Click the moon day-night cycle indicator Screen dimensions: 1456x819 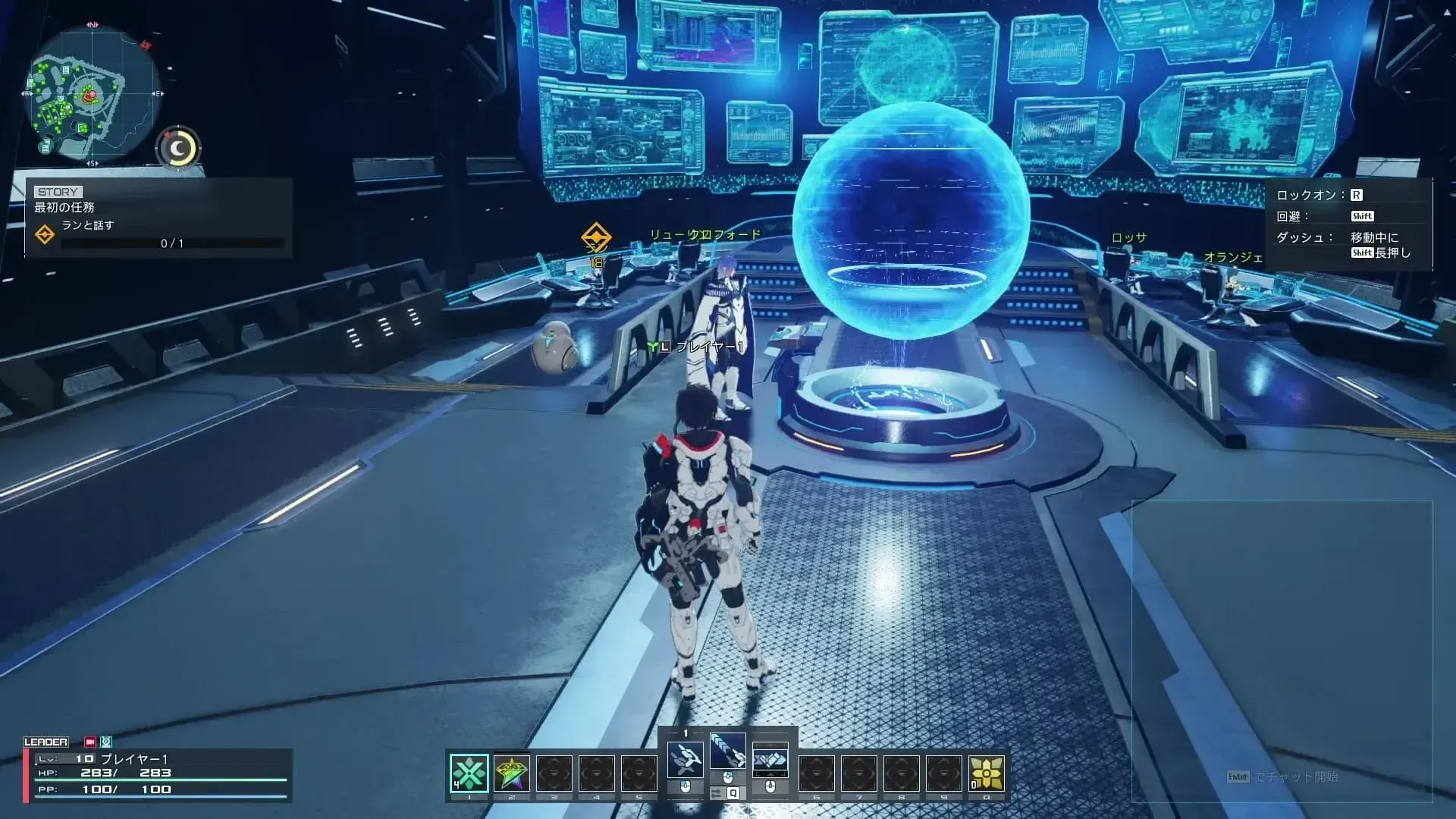[178, 149]
